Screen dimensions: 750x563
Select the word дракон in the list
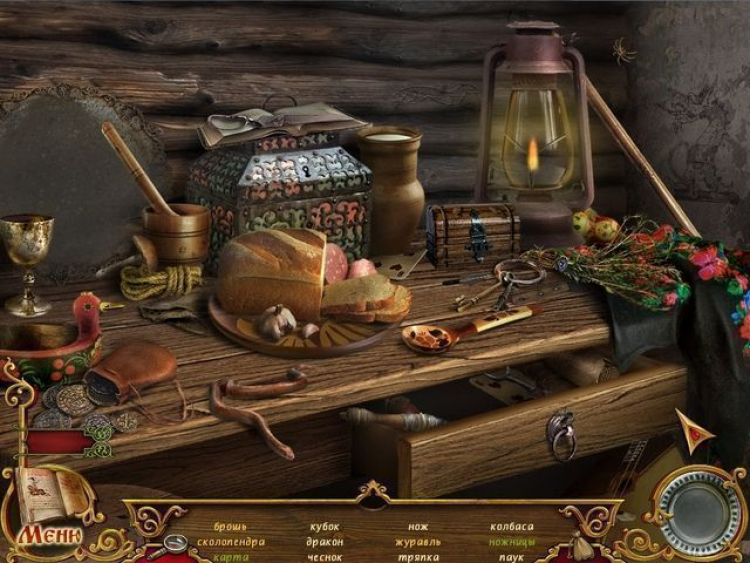click(324, 542)
